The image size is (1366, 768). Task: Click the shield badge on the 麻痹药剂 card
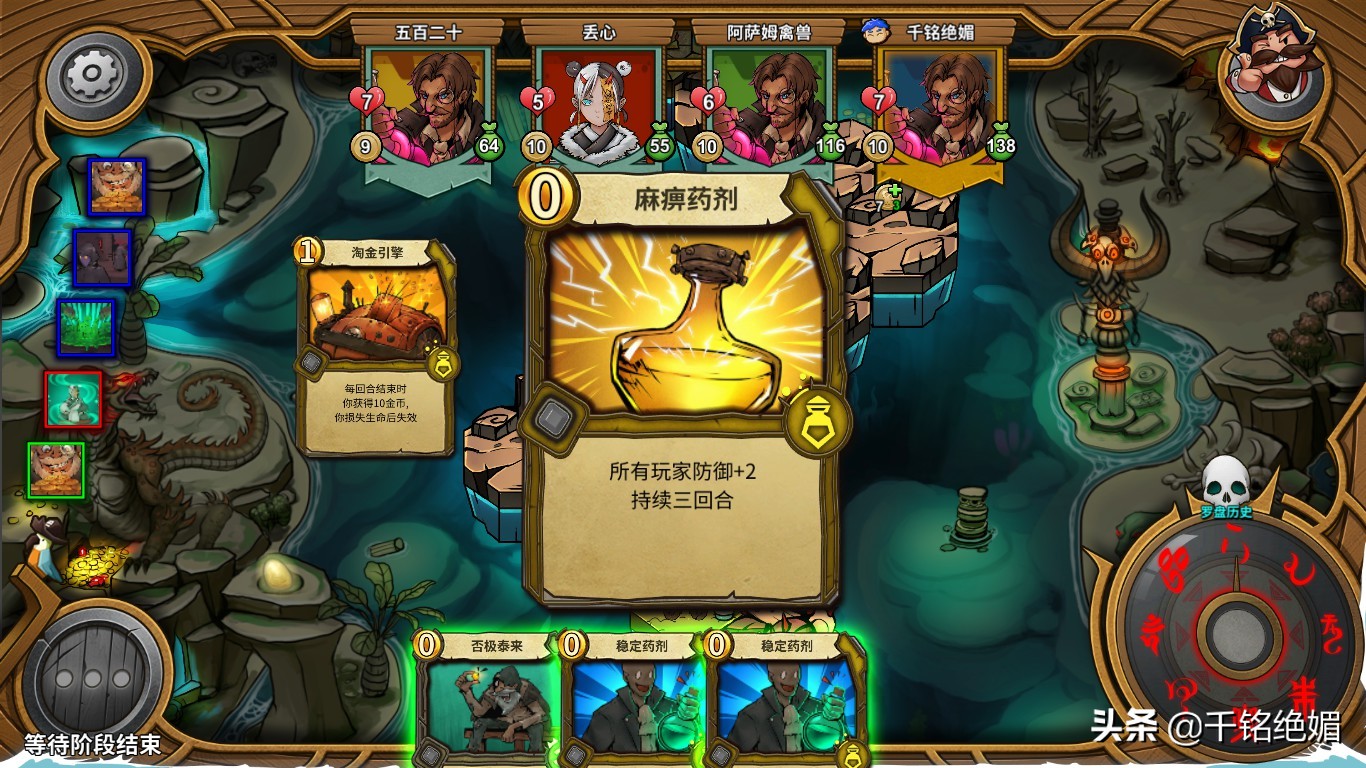coord(815,417)
